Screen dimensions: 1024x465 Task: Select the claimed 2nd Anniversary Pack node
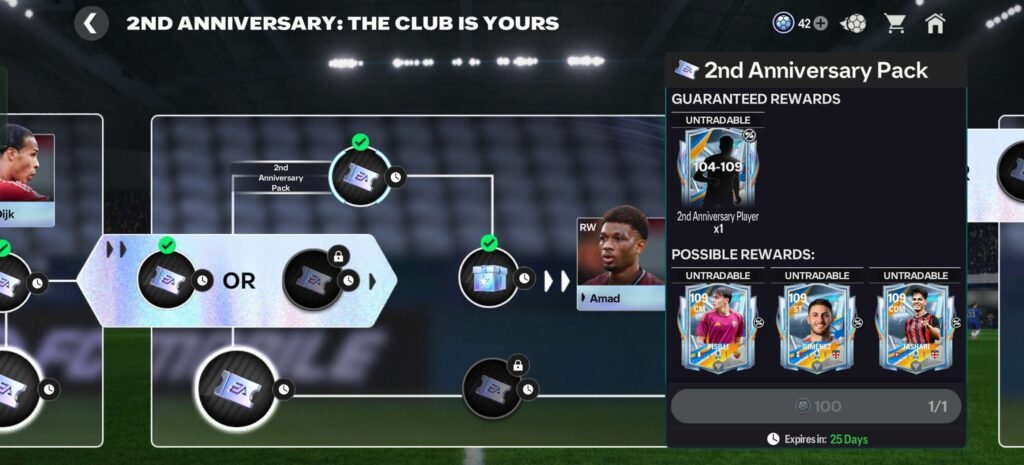(360, 177)
